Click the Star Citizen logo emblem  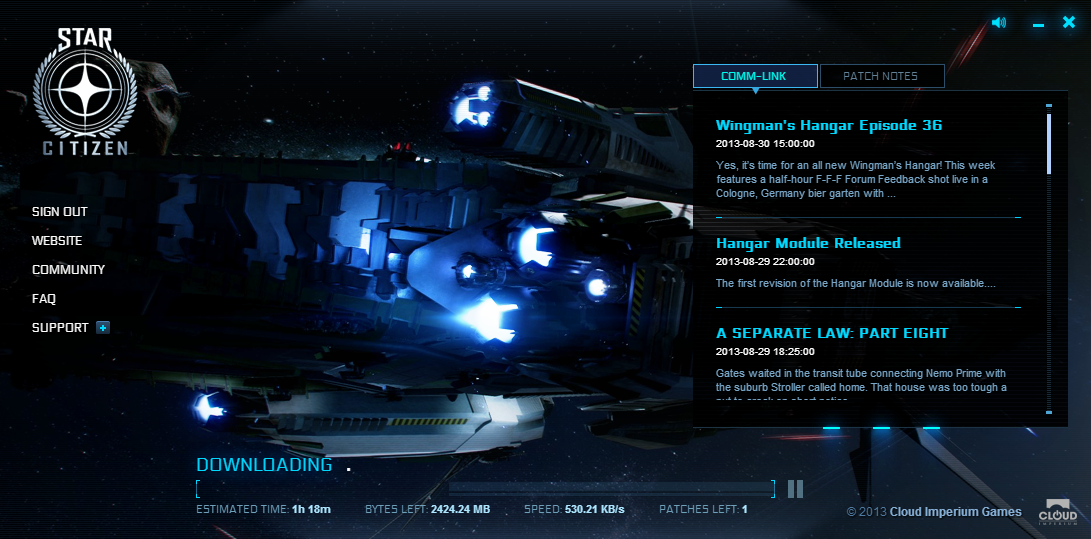(x=84, y=94)
